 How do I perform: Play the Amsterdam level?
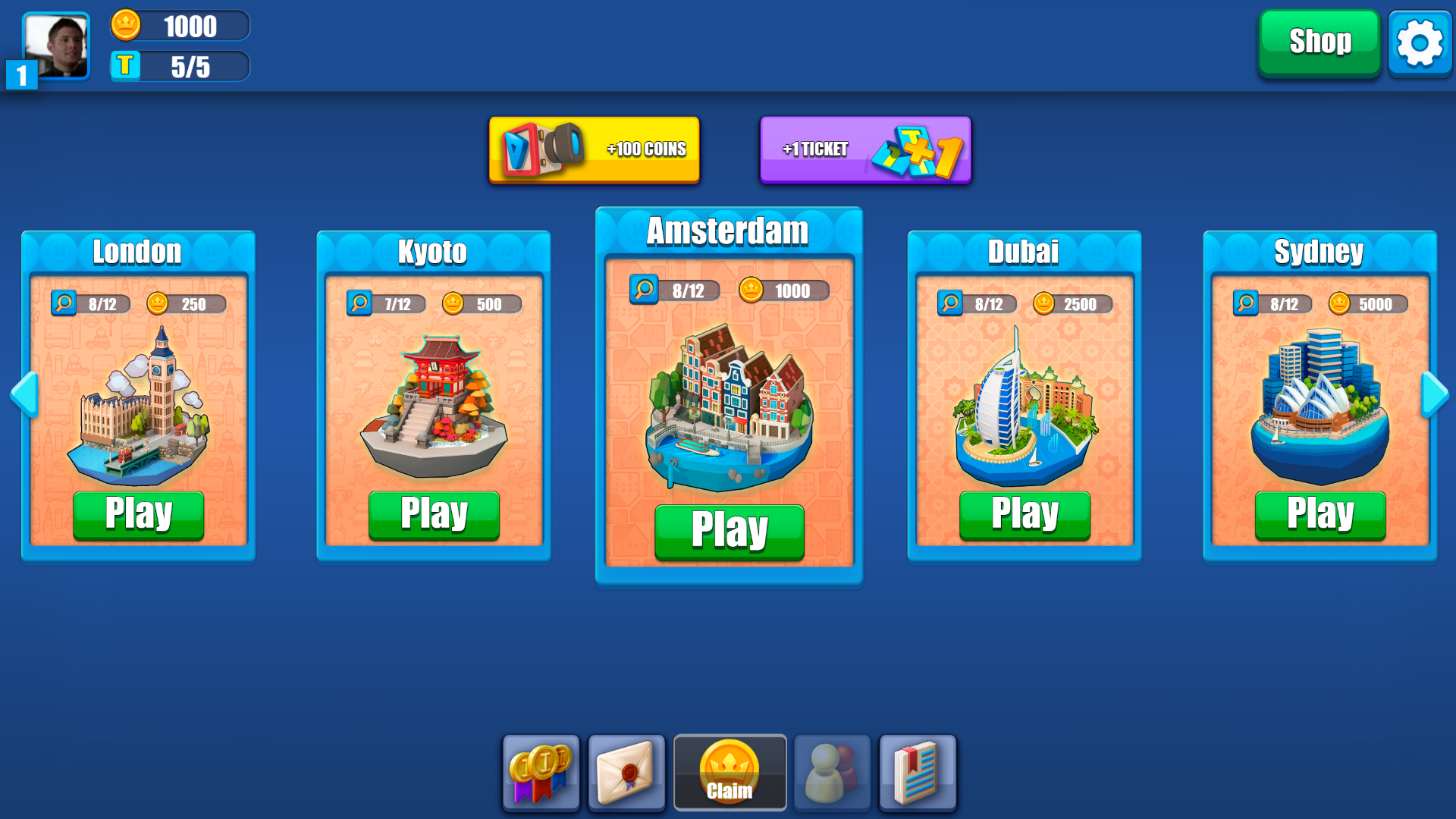[x=729, y=532]
